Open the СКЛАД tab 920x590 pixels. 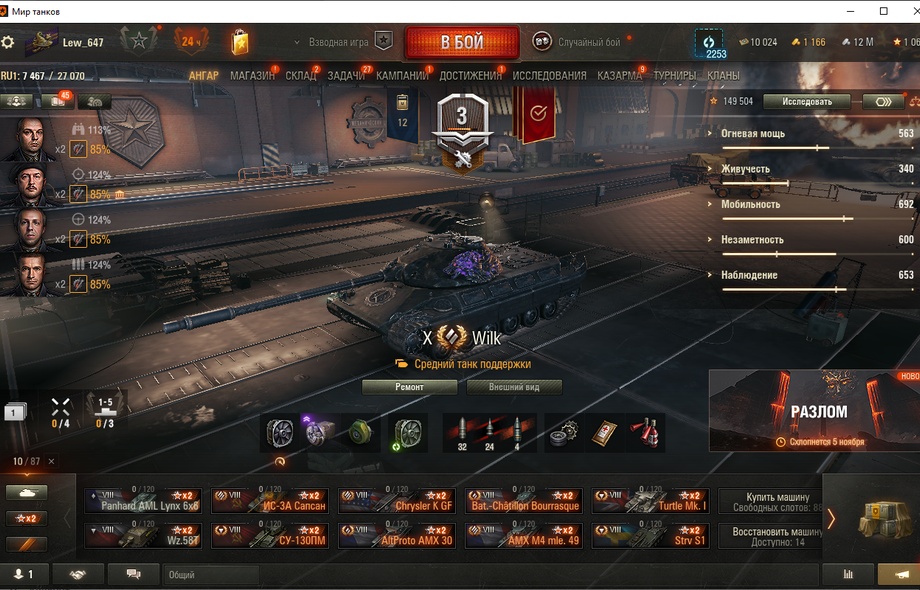(301, 76)
